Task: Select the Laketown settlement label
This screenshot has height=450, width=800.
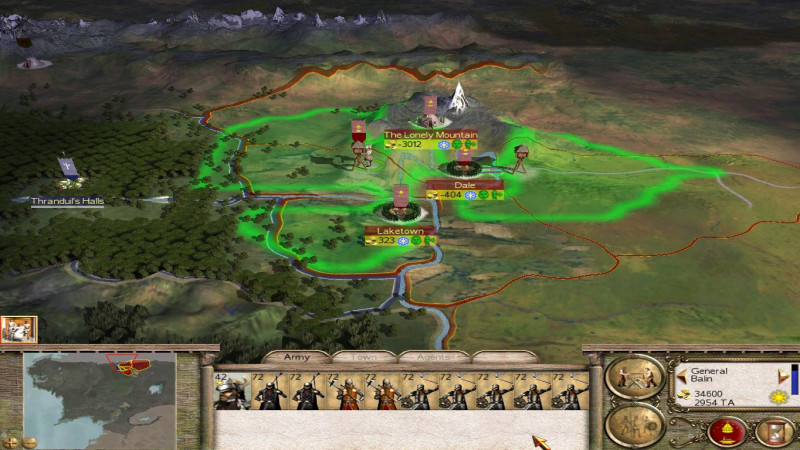Action: (x=400, y=230)
